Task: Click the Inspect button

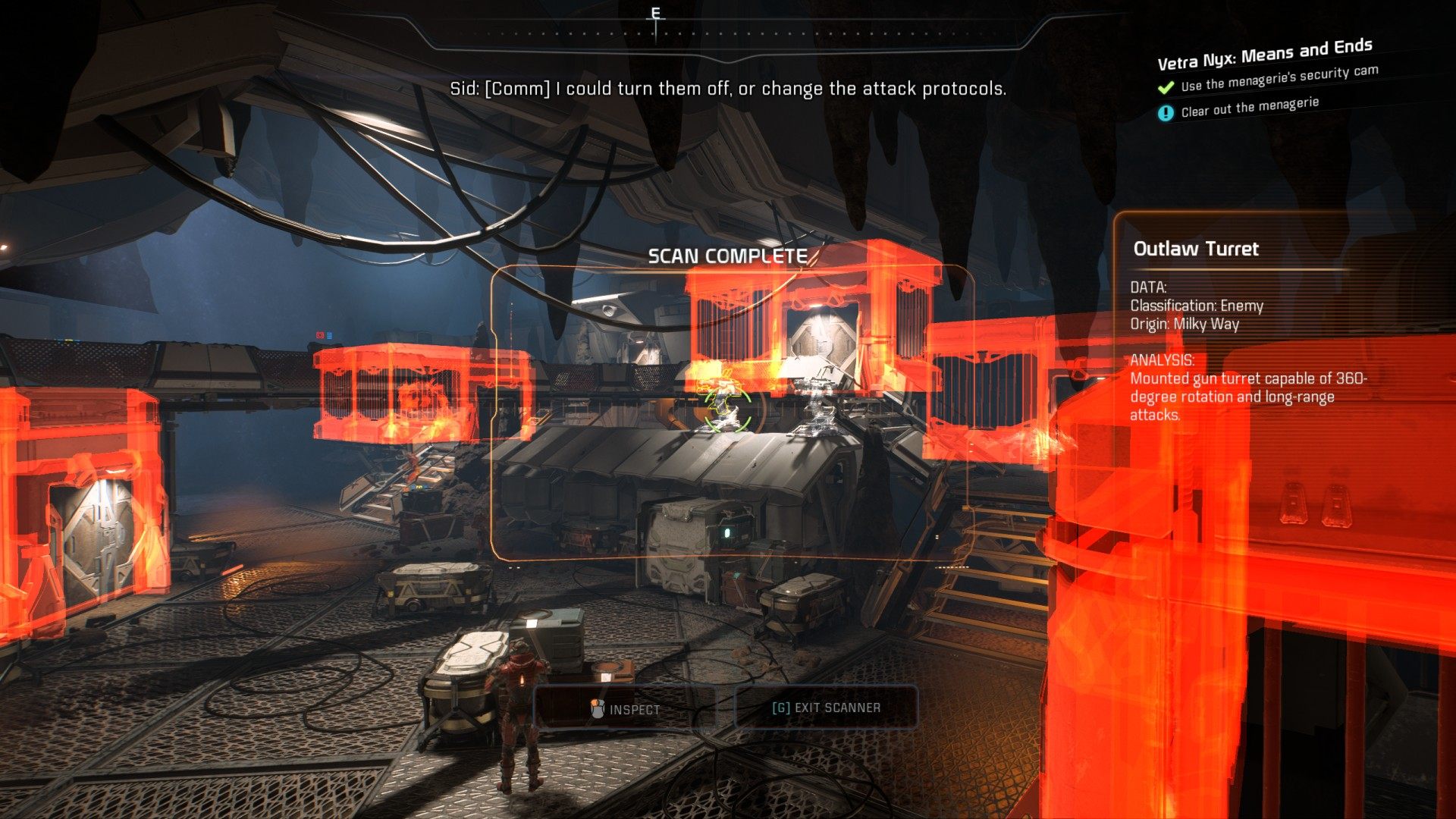Action: coord(626,709)
